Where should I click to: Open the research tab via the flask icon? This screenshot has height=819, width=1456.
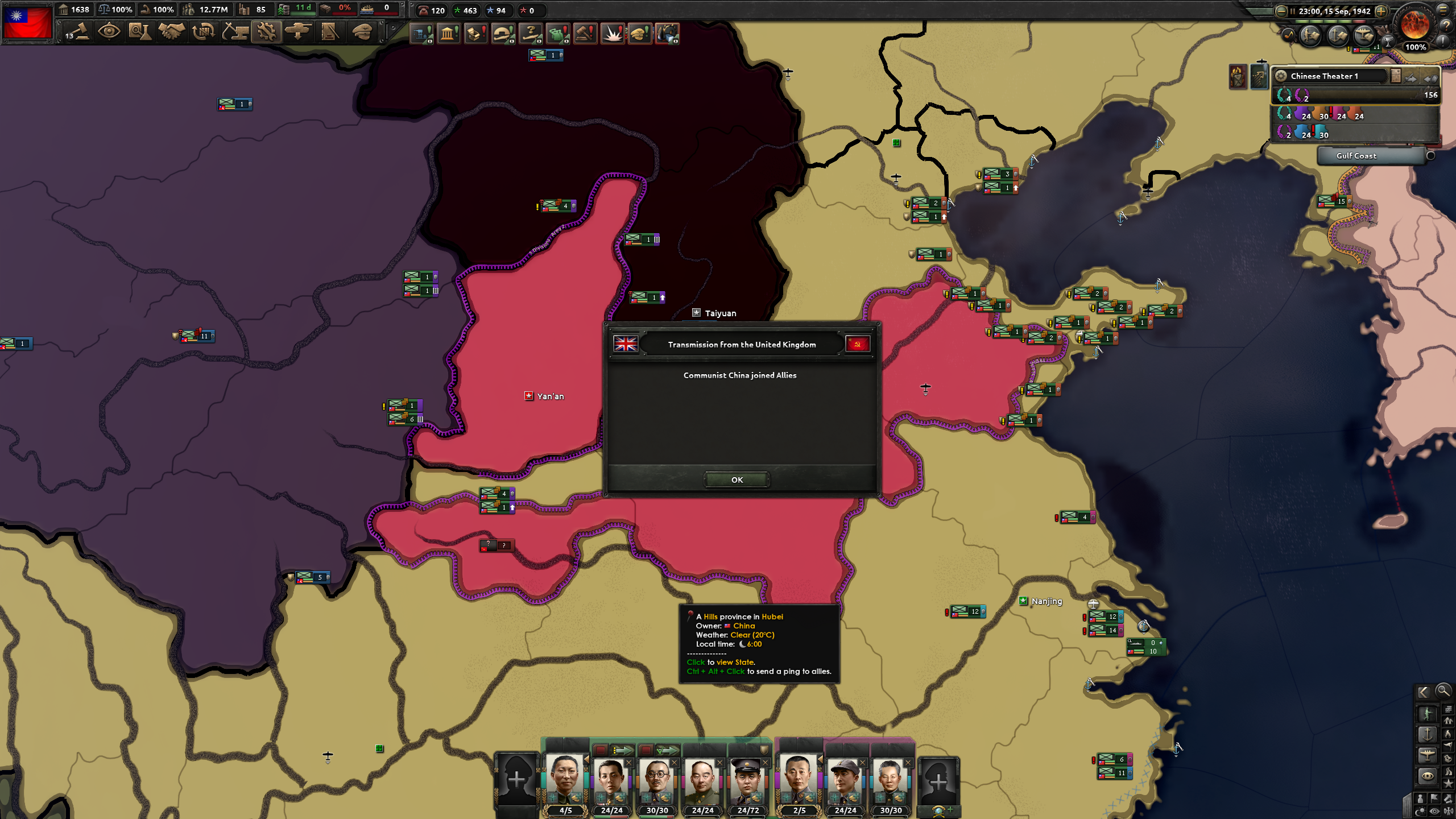141,33
